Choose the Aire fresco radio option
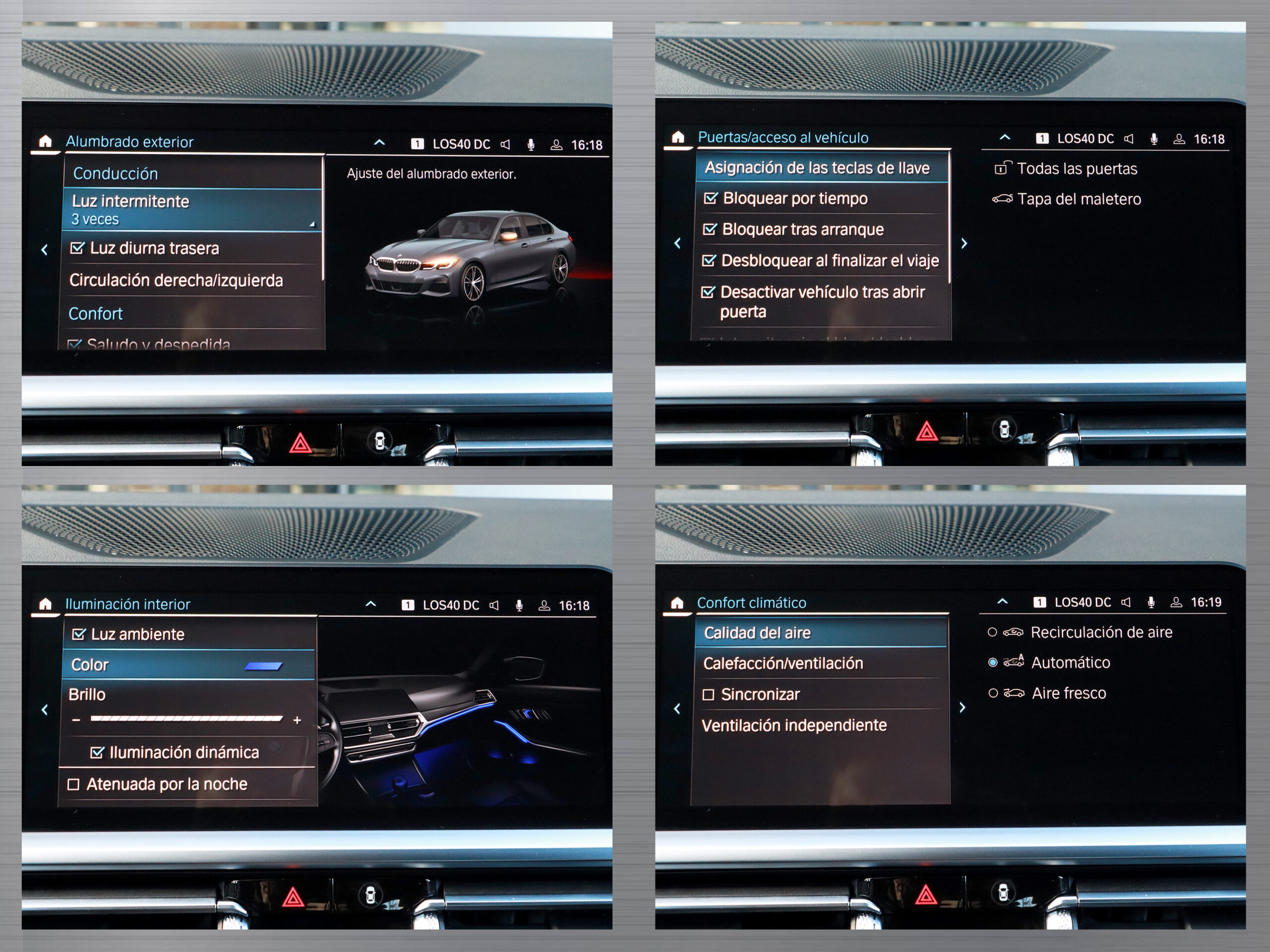 click(x=993, y=693)
